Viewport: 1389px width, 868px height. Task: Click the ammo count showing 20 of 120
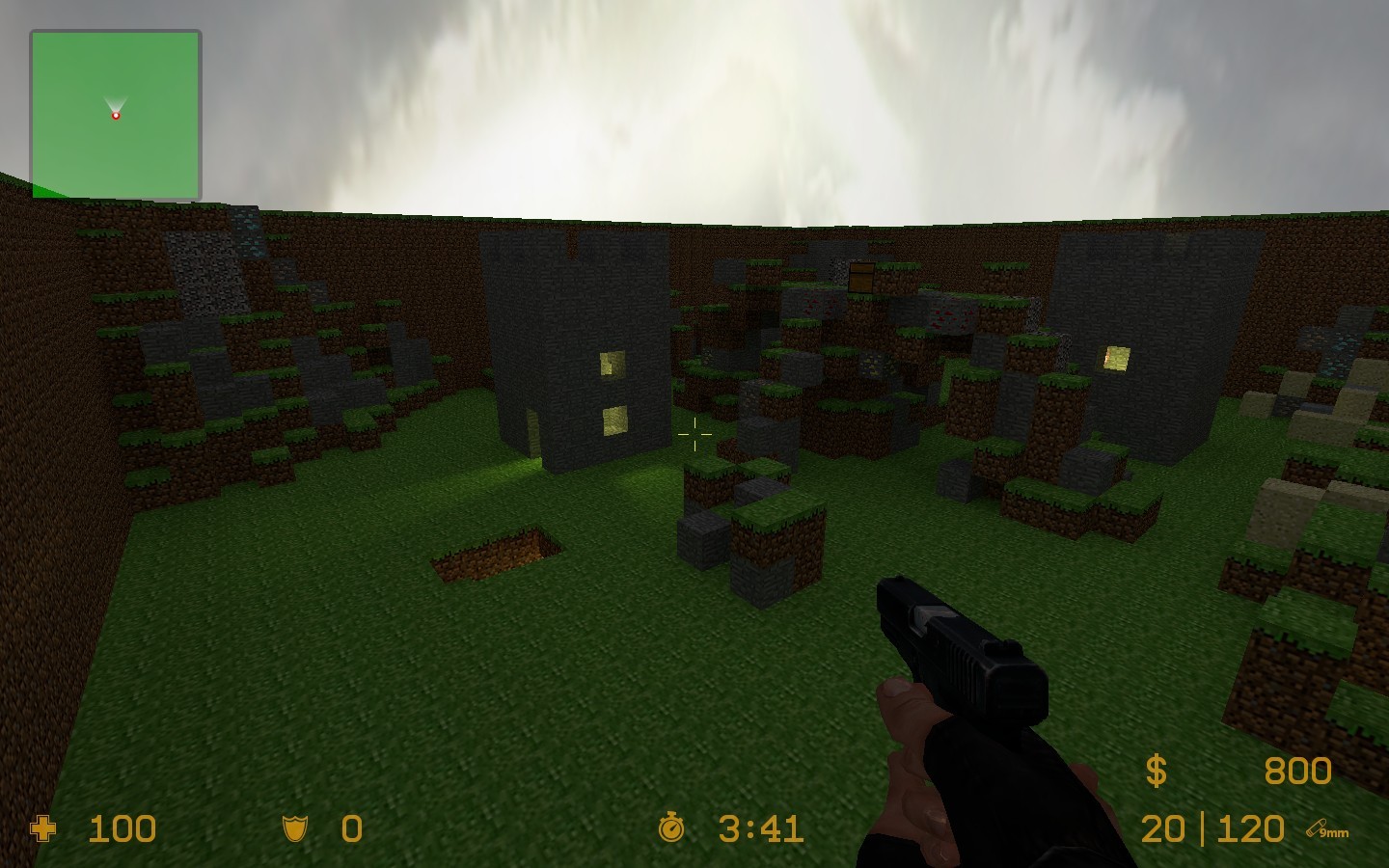[x=1211, y=829]
